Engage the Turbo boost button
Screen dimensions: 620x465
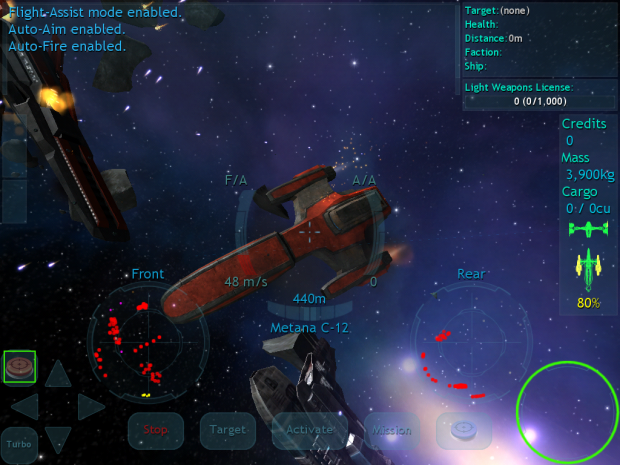(18, 441)
